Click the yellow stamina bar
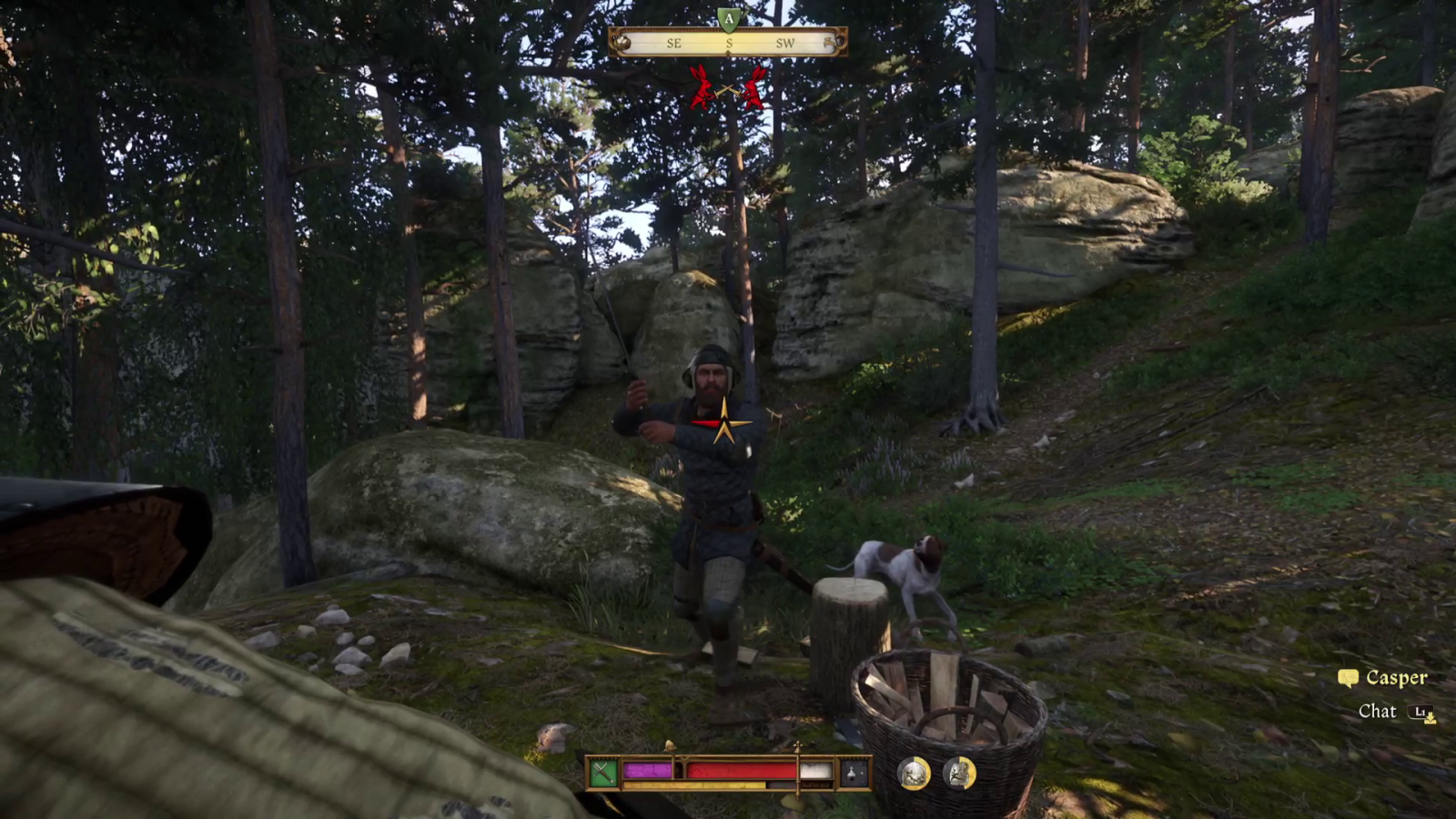 [x=693, y=784]
